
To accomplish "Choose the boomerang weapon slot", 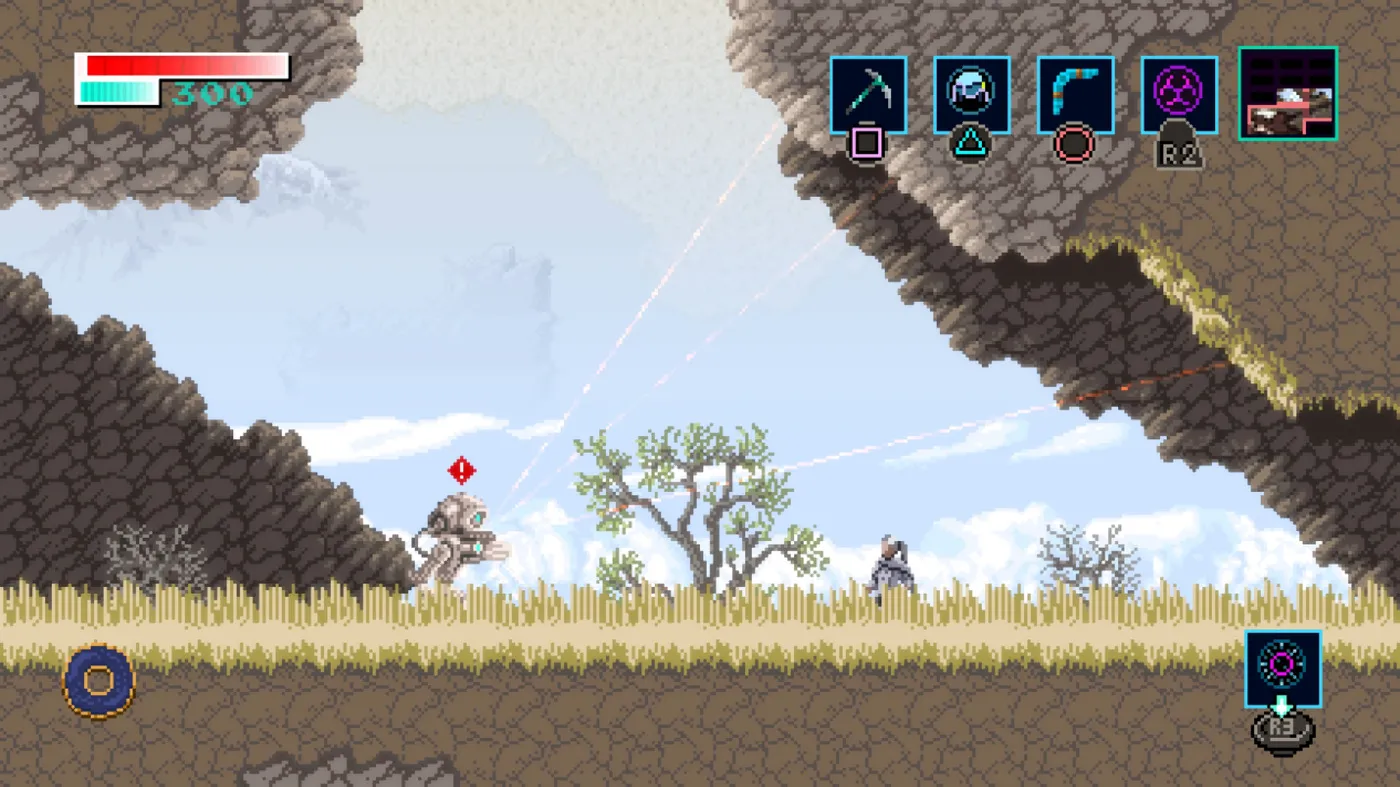I will [x=1075, y=95].
